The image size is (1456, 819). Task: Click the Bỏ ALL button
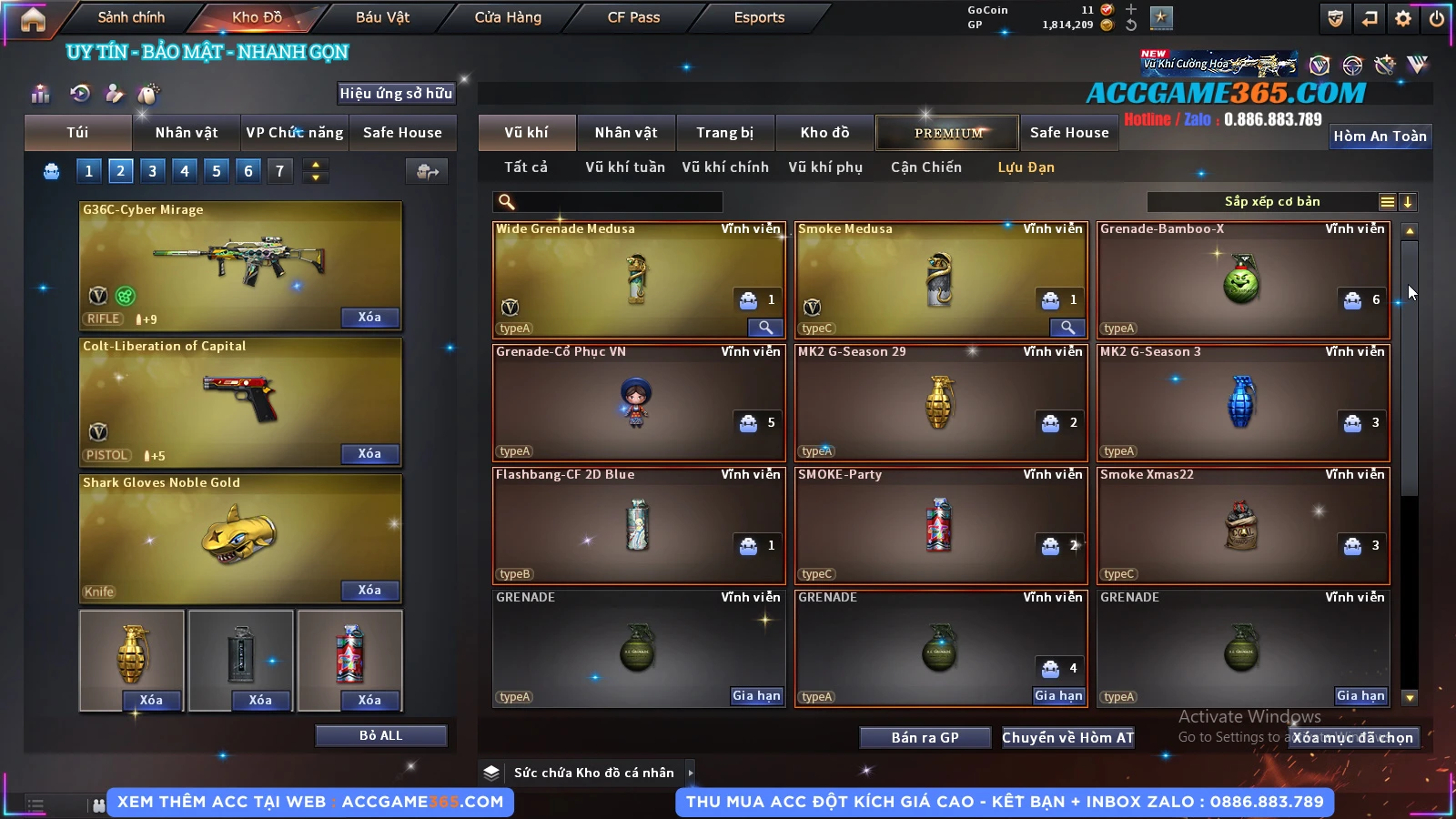(380, 735)
